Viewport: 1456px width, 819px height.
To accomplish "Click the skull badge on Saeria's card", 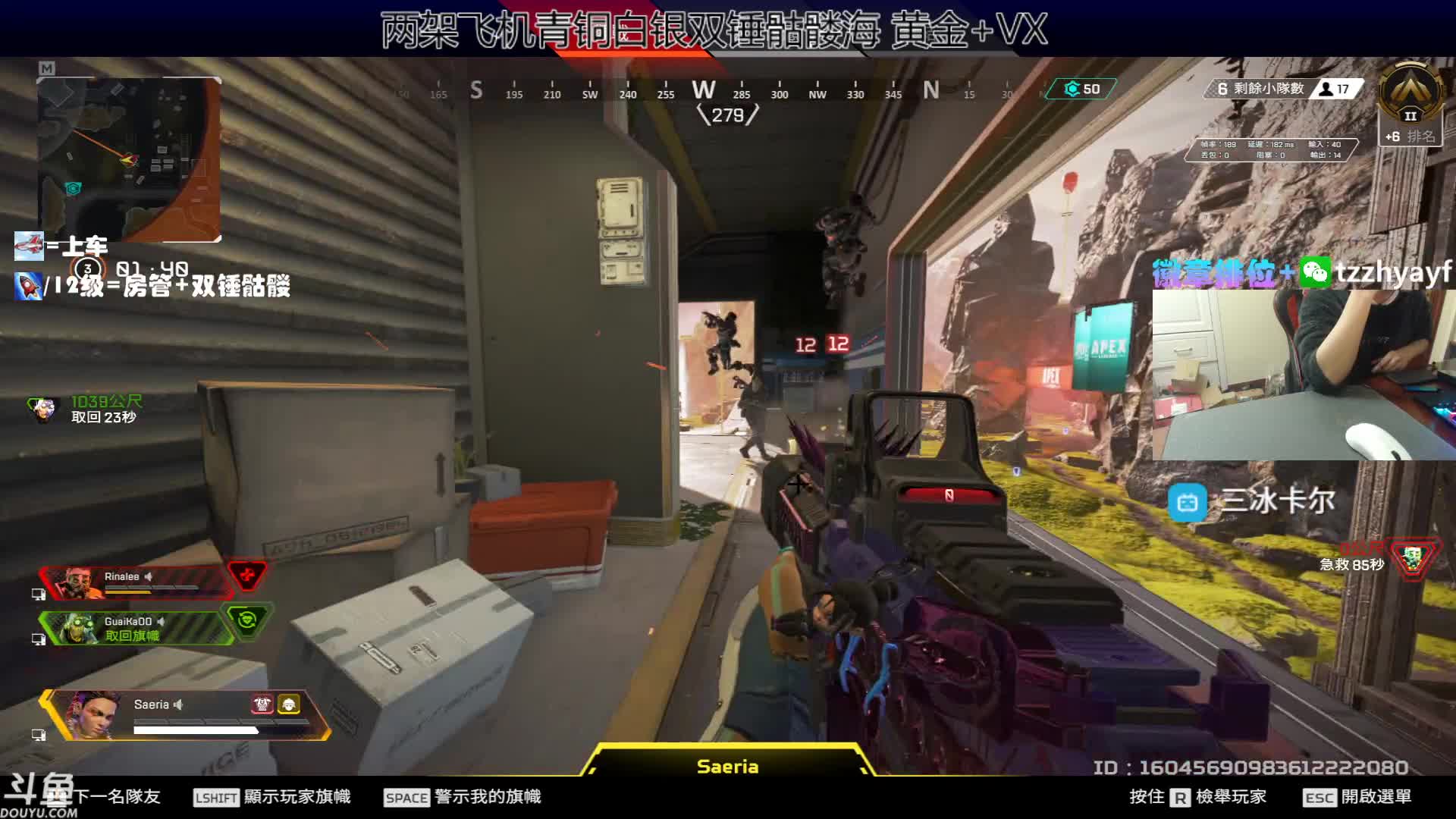I will click(262, 704).
